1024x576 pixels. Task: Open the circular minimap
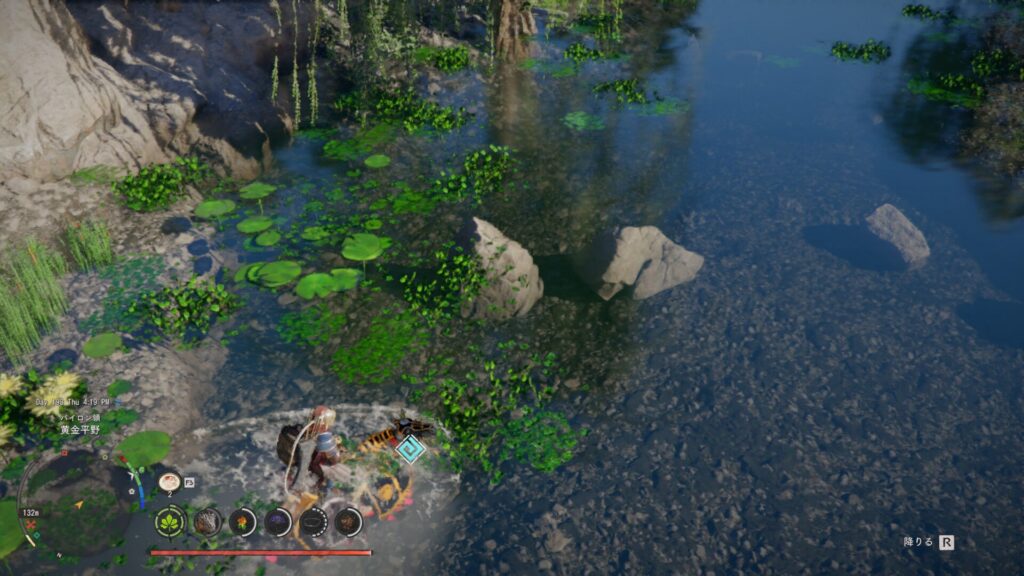72,506
